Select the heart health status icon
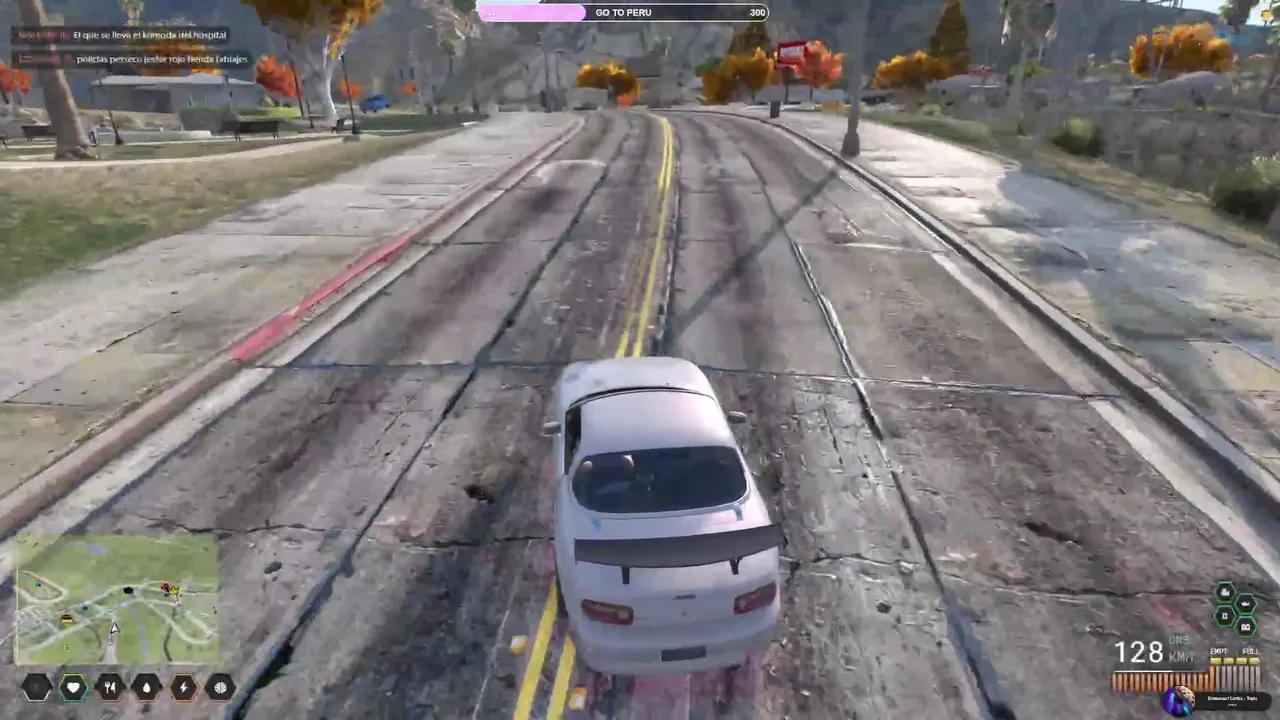Viewport: 1280px width, 720px height. click(73, 687)
